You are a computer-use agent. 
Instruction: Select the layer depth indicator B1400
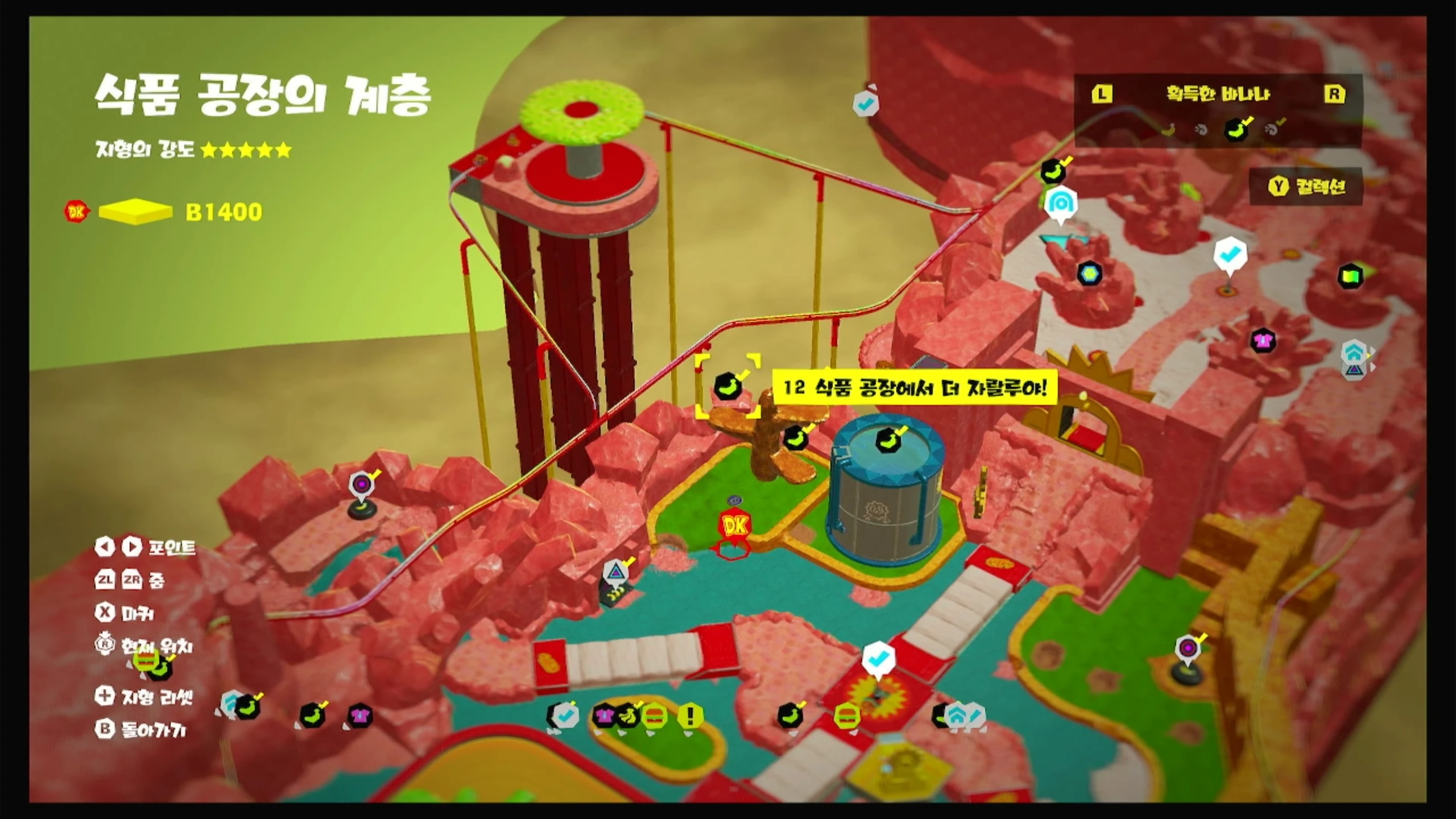[x=224, y=212]
